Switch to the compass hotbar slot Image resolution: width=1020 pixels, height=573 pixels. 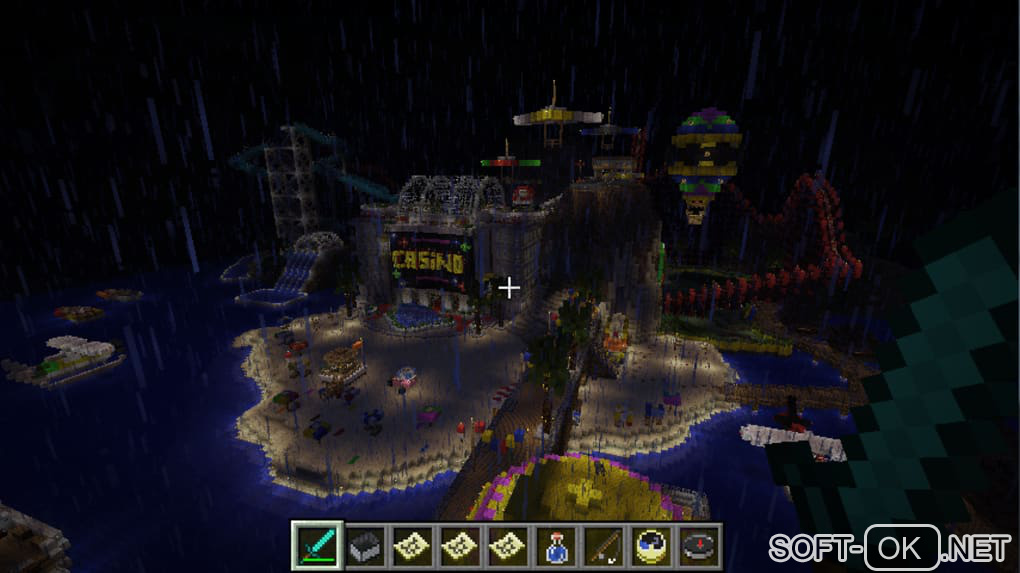pyautogui.click(x=697, y=547)
